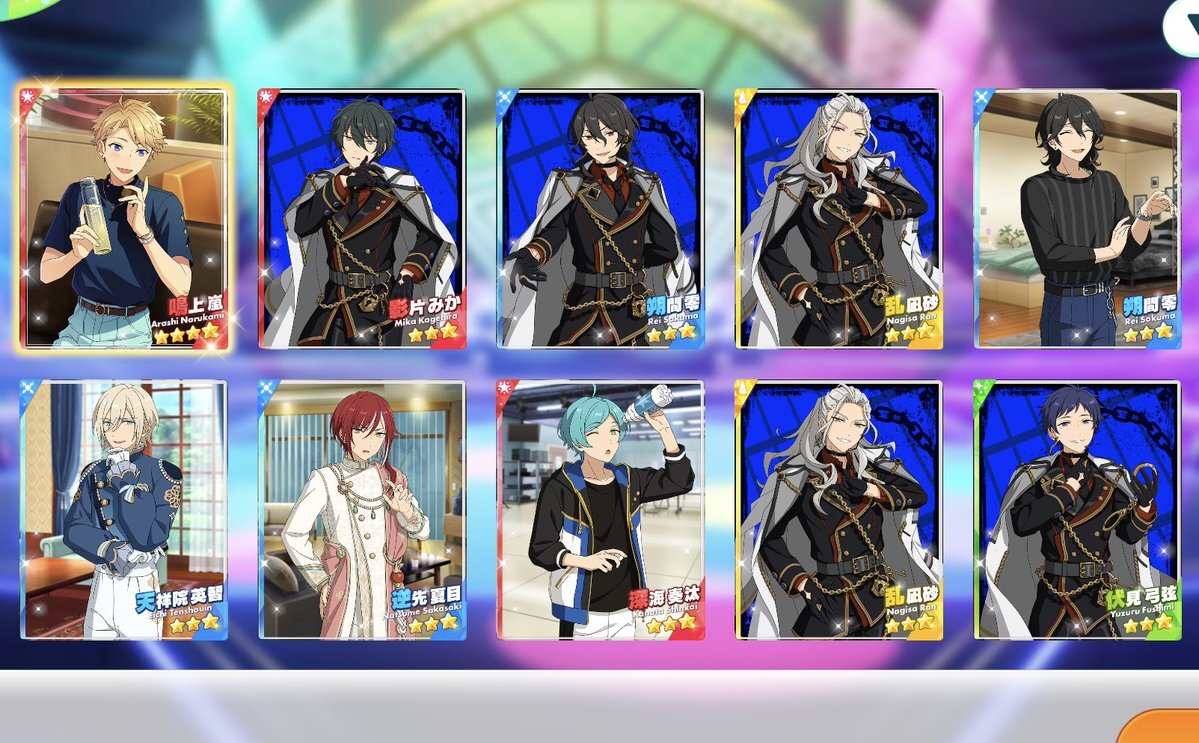Screen dimensions: 1199x743
Task: Select the Arashi Narukami four-star card
Action: pyautogui.click(x=124, y=218)
